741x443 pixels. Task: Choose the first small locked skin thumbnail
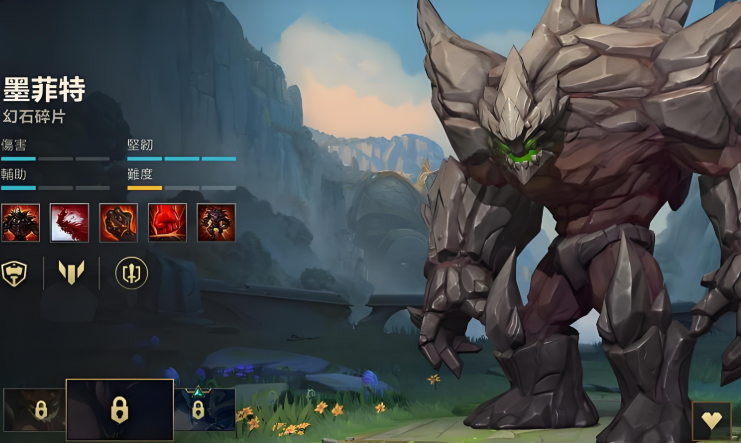click(33, 410)
